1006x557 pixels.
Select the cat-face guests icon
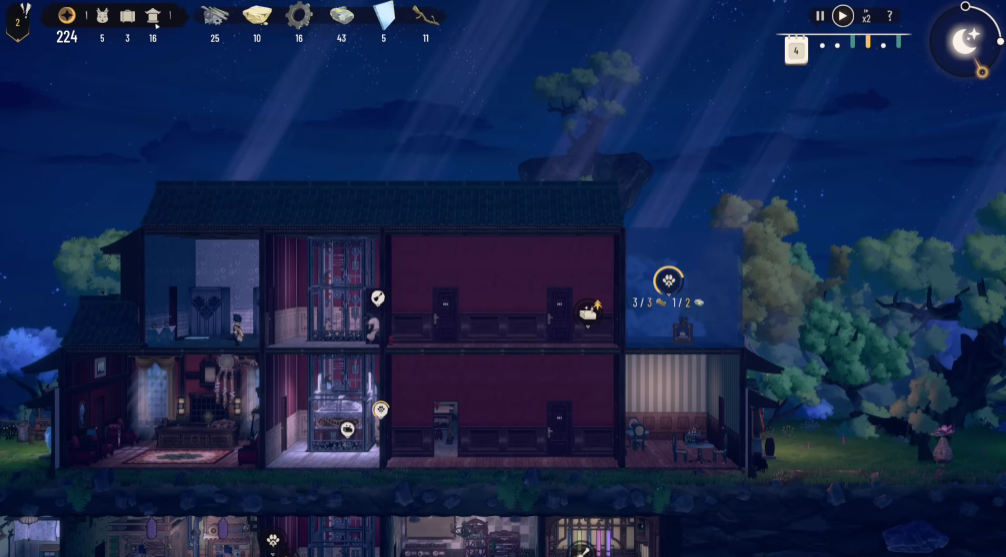[102, 16]
